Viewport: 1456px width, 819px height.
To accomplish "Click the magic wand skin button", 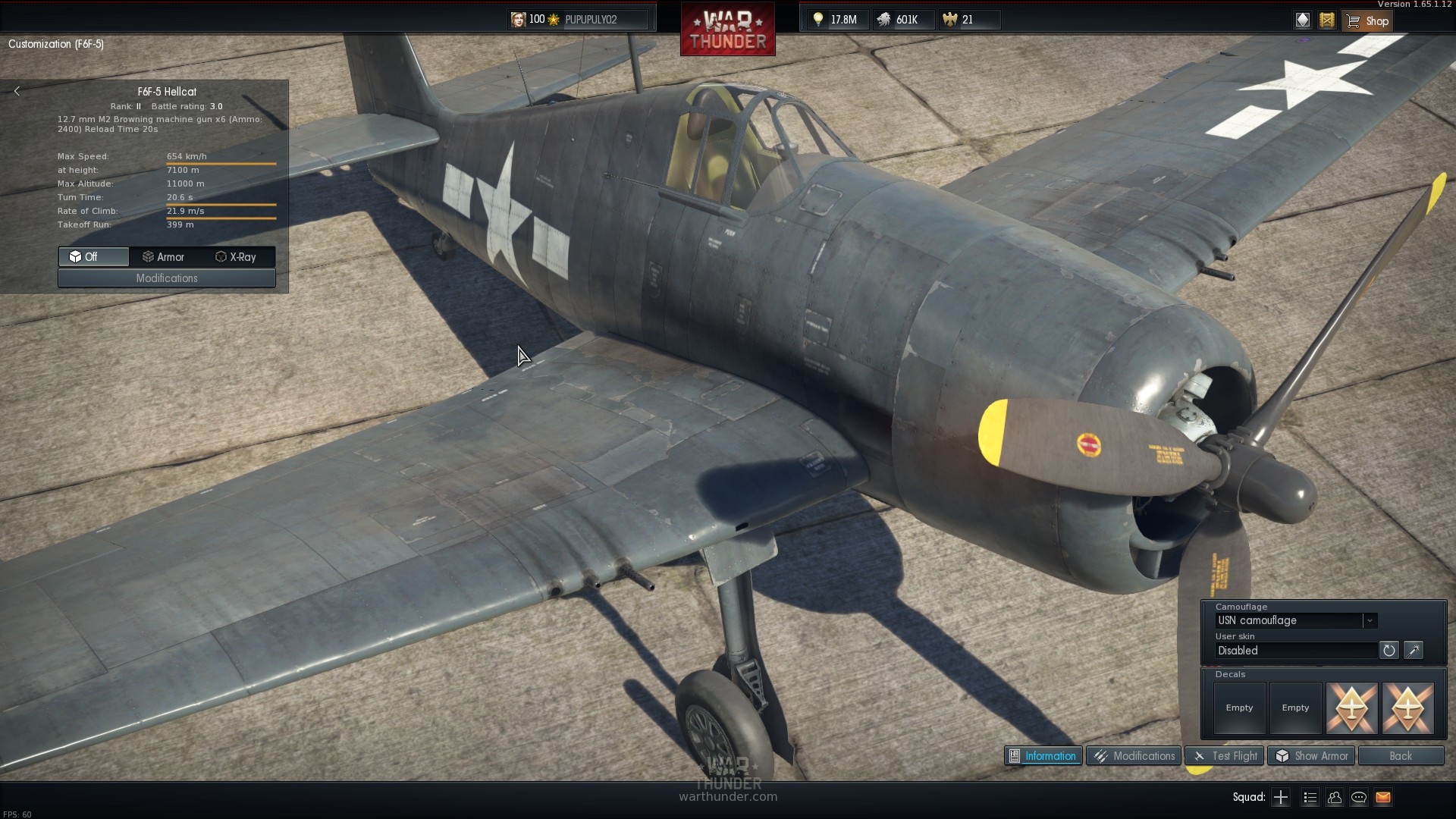I will (1414, 650).
